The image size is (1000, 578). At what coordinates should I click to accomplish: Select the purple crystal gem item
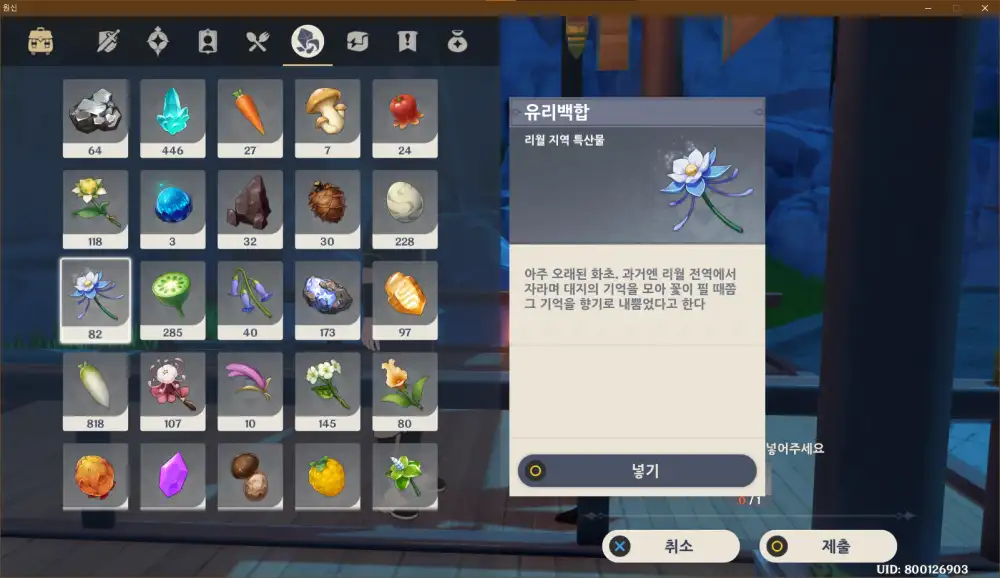pyautogui.click(x=173, y=476)
